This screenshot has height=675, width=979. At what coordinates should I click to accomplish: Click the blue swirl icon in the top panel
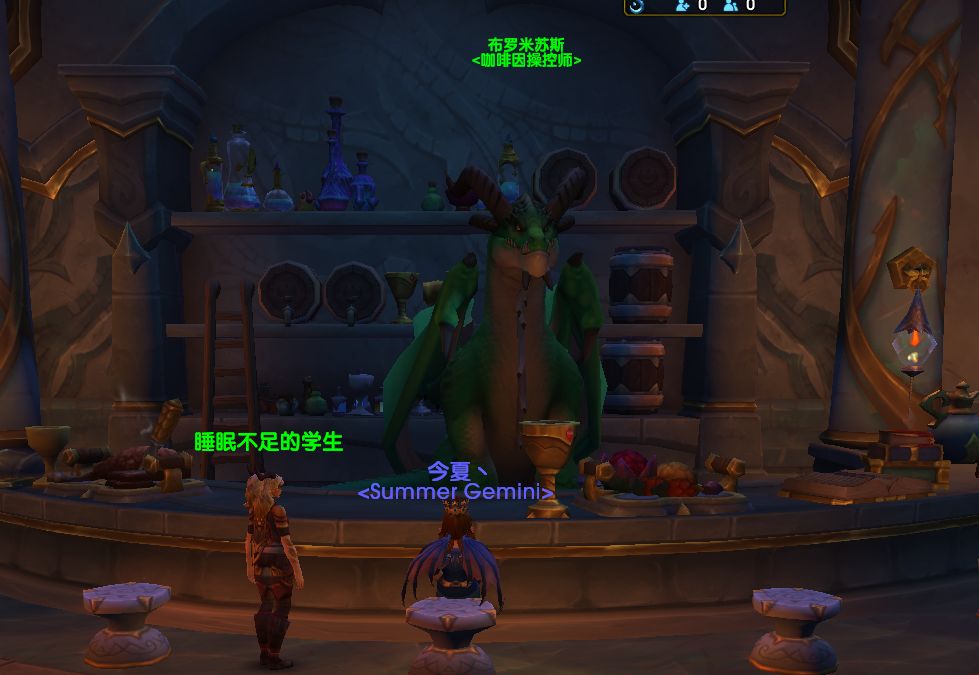pyautogui.click(x=637, y=5)
